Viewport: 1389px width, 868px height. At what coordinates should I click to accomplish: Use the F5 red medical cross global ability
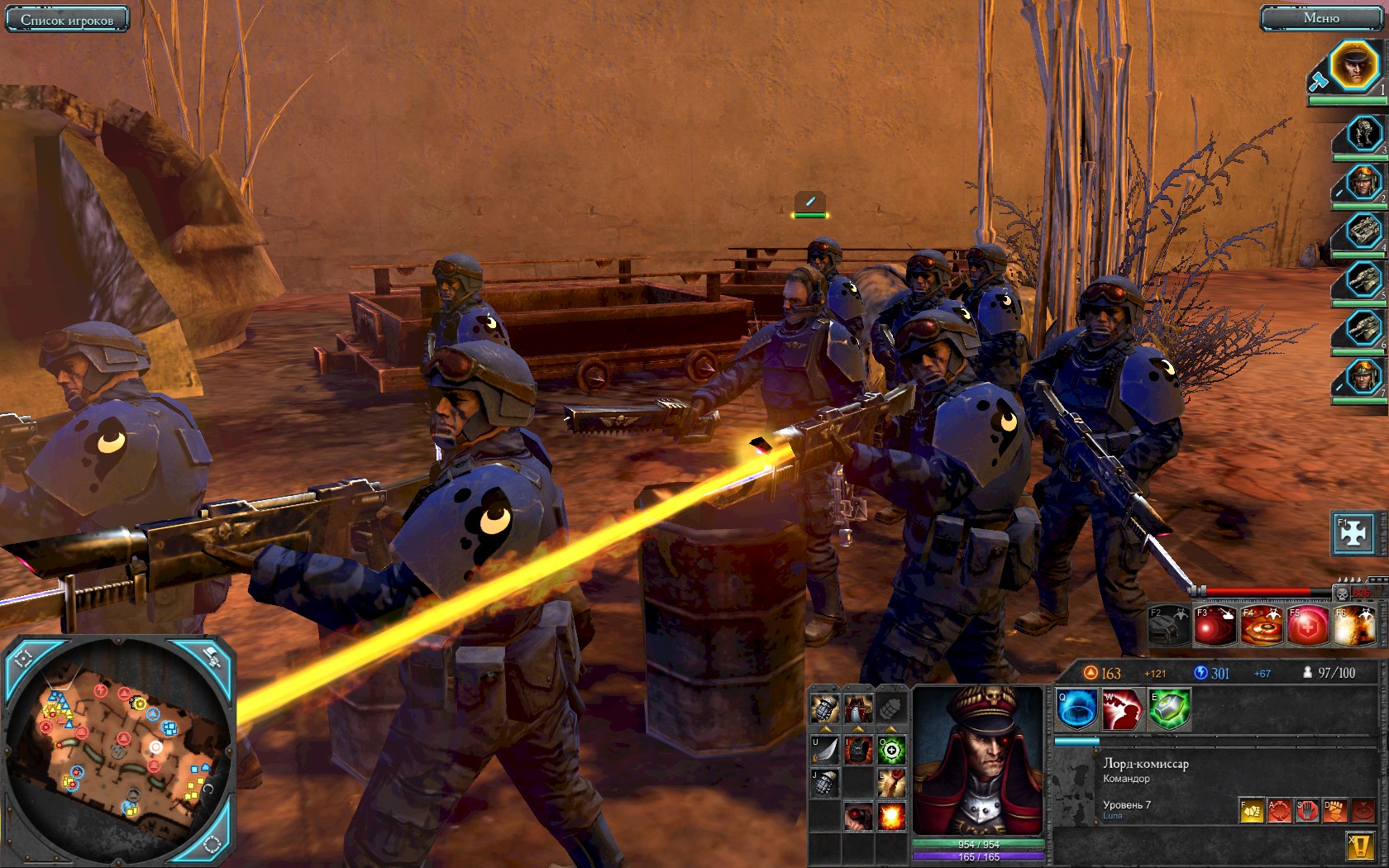click(1307, 626)
